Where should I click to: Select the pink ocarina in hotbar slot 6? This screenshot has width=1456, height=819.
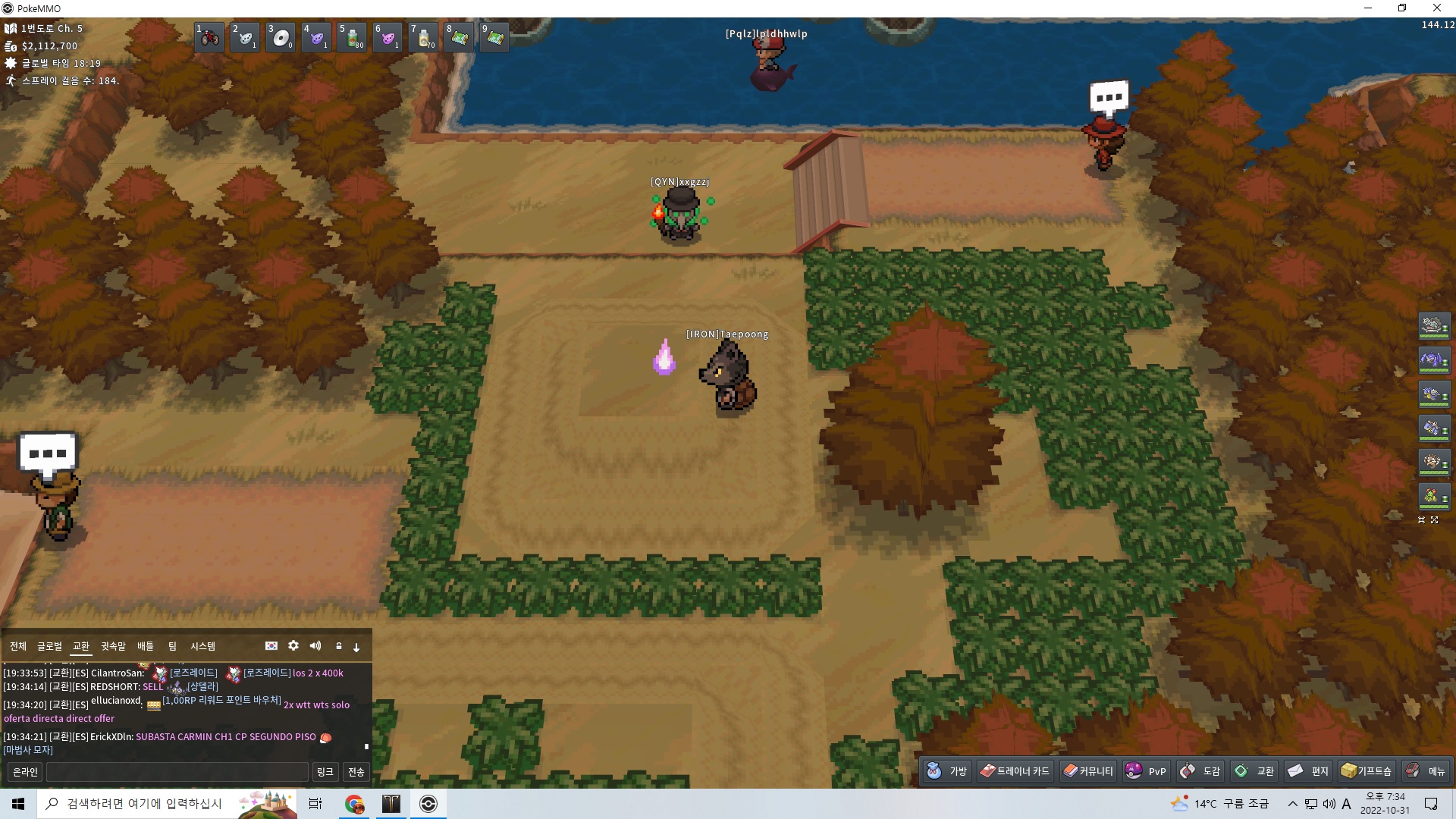click(x=388, y=37)
